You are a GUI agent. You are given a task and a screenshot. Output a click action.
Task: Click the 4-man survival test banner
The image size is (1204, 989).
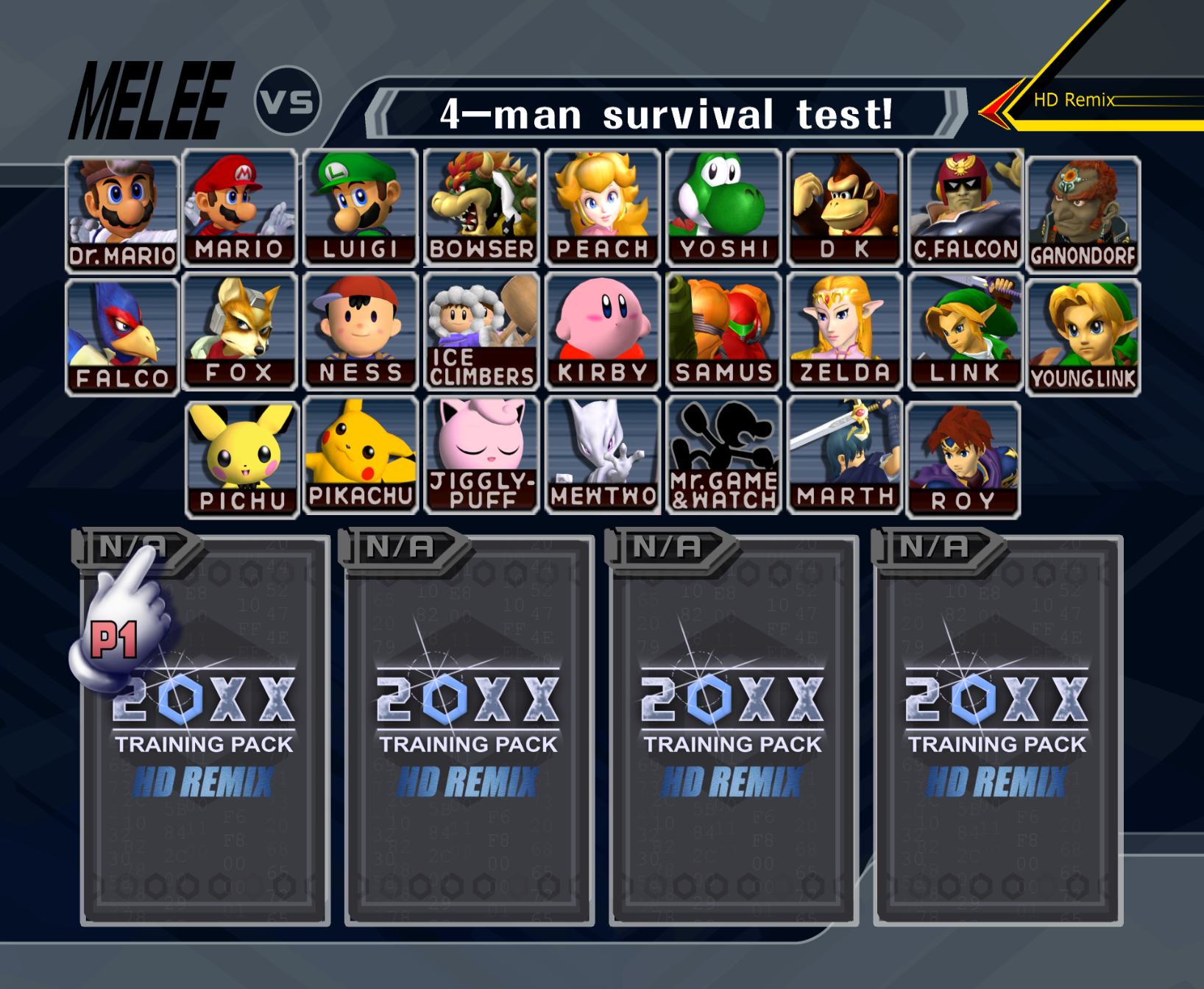[666, 112]
